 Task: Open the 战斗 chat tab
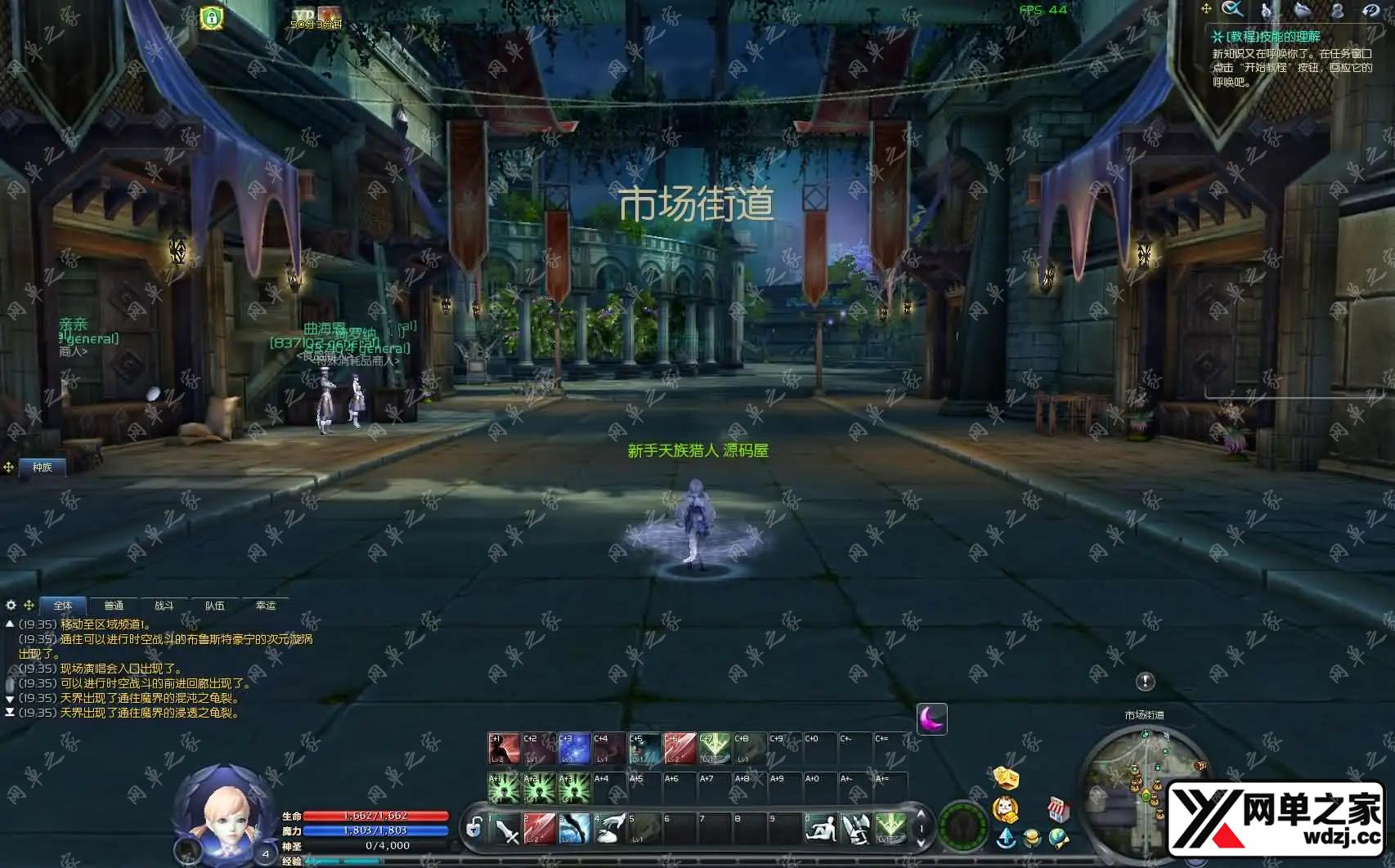point(164,606)
